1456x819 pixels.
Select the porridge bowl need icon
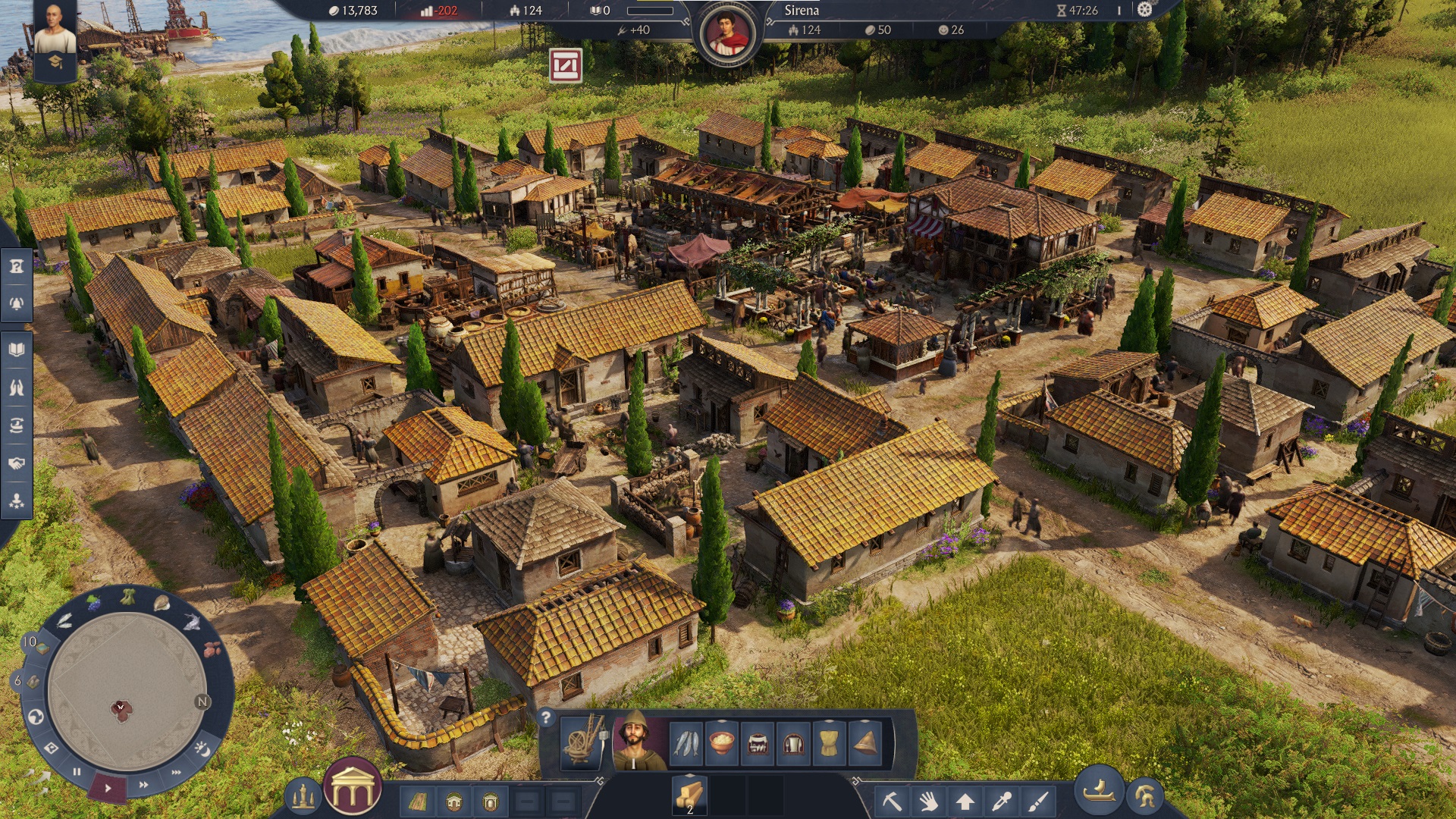[721, 742]
